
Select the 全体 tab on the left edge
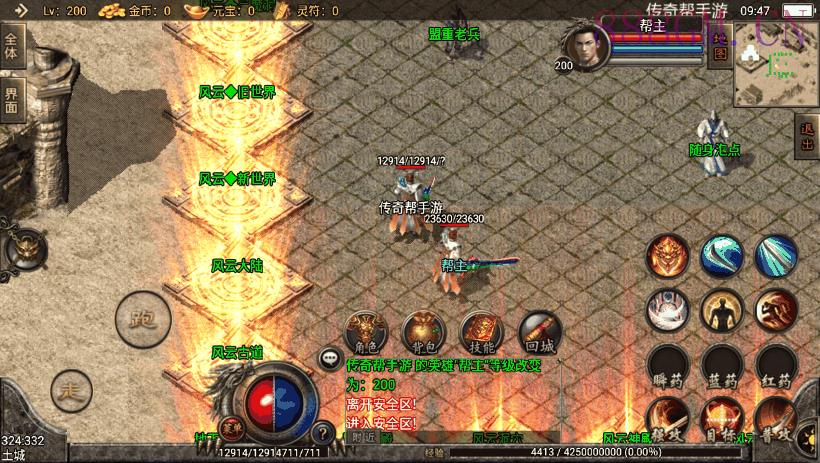click(12, 47)
